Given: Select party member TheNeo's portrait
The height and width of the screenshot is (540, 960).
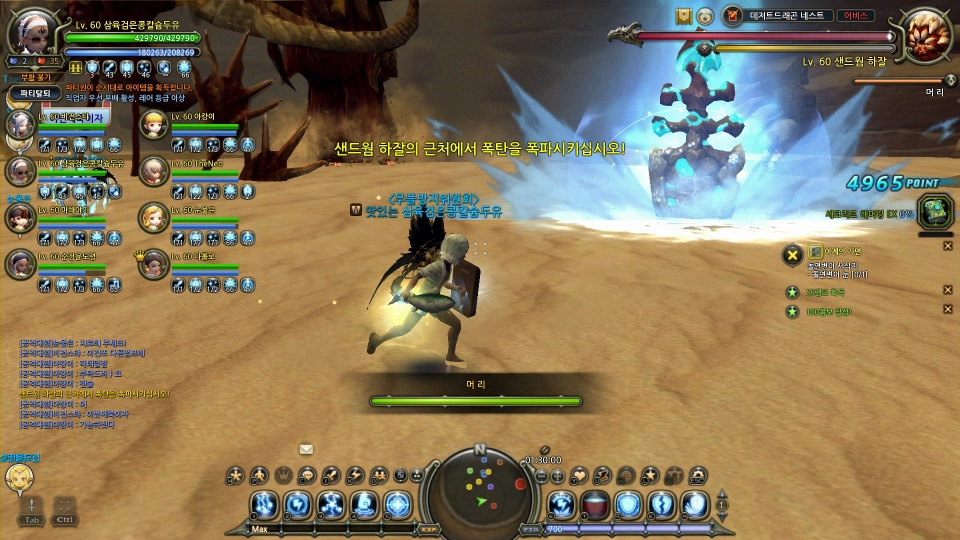Looking at the screenshot, I should 153,171.
